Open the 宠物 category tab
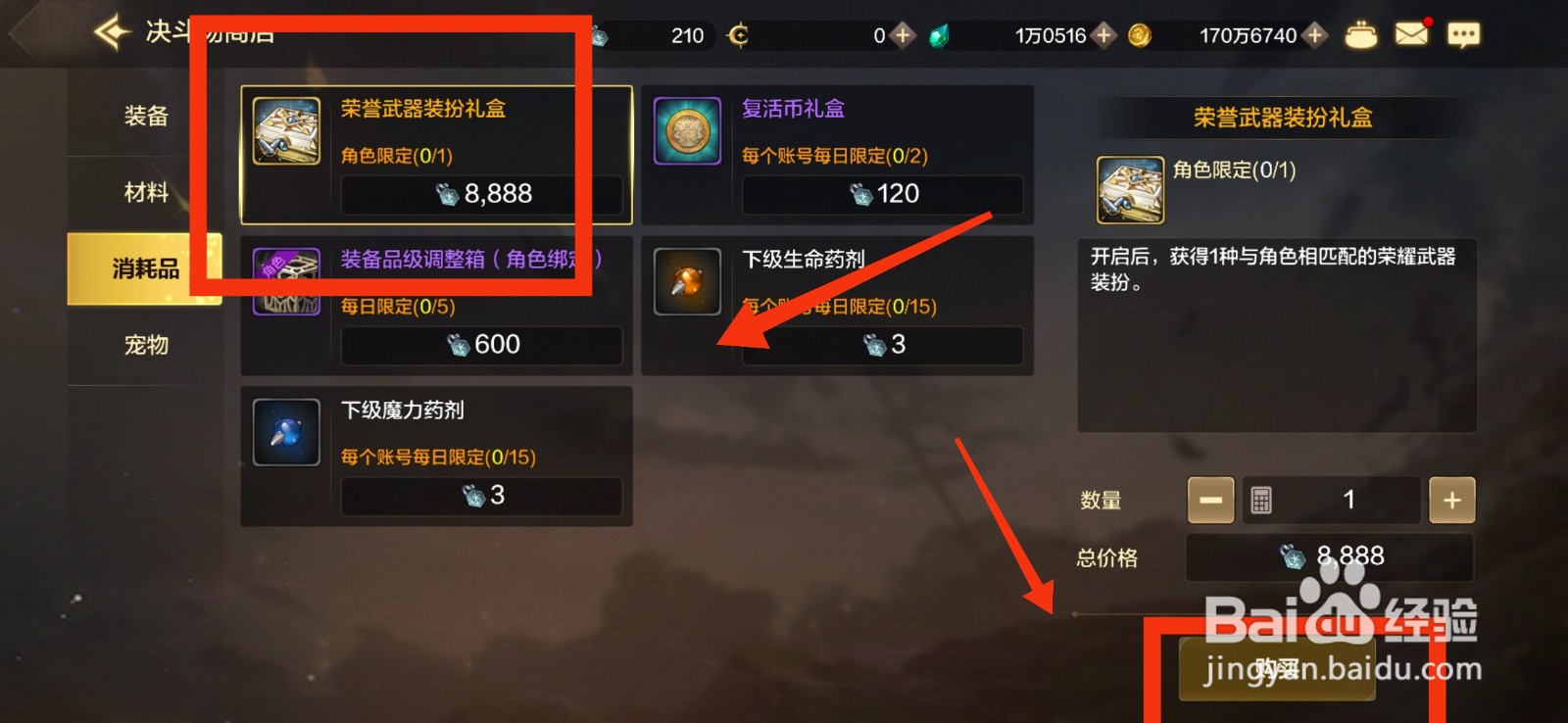Screen dimensions: 1568x723 pyautogui.click(x=145, y=345)
